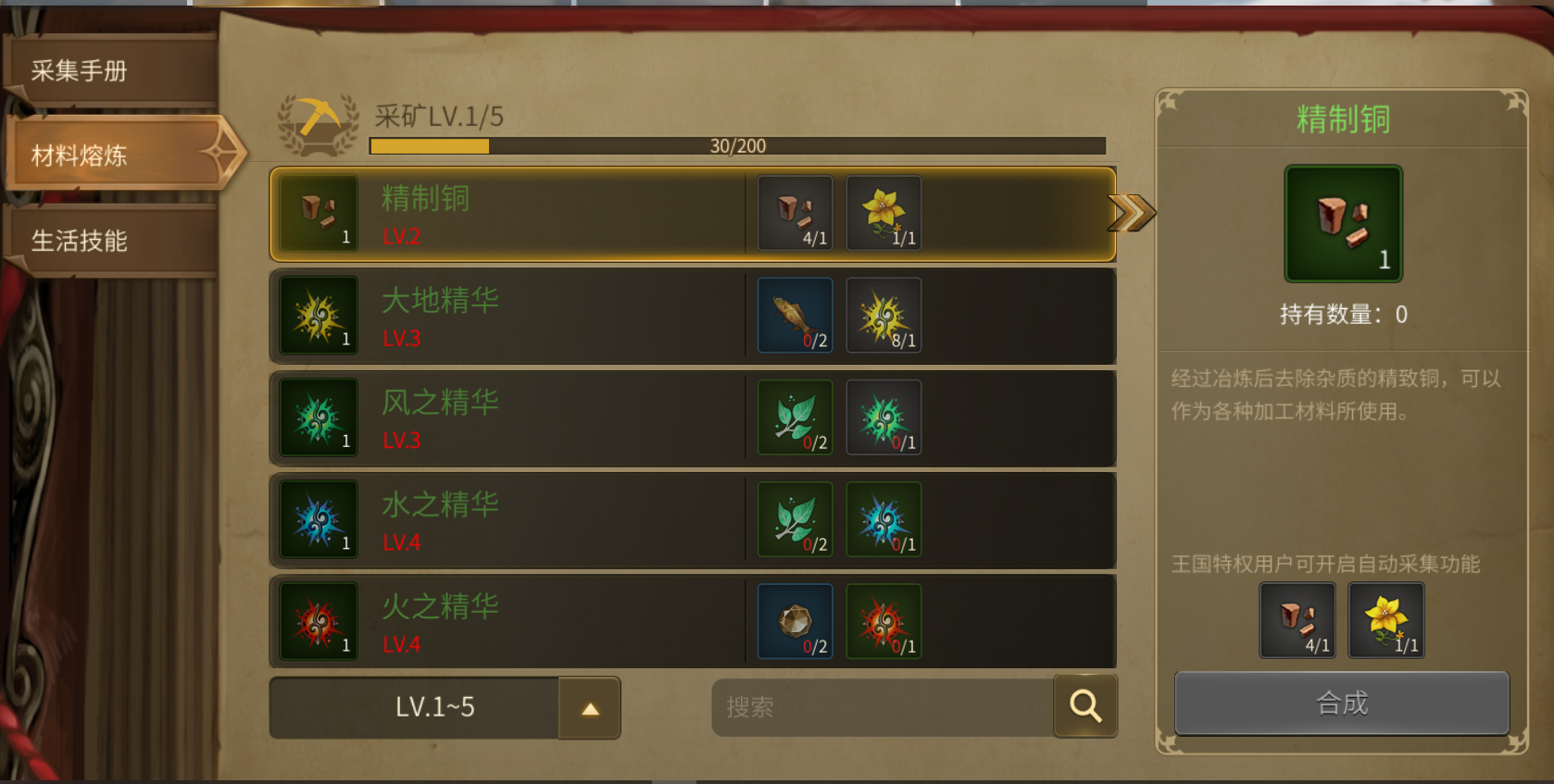Click the triangle arrow next to LV.1~5
The image size is (1554, 784).
pyautogui.click(x=591, y=707)
